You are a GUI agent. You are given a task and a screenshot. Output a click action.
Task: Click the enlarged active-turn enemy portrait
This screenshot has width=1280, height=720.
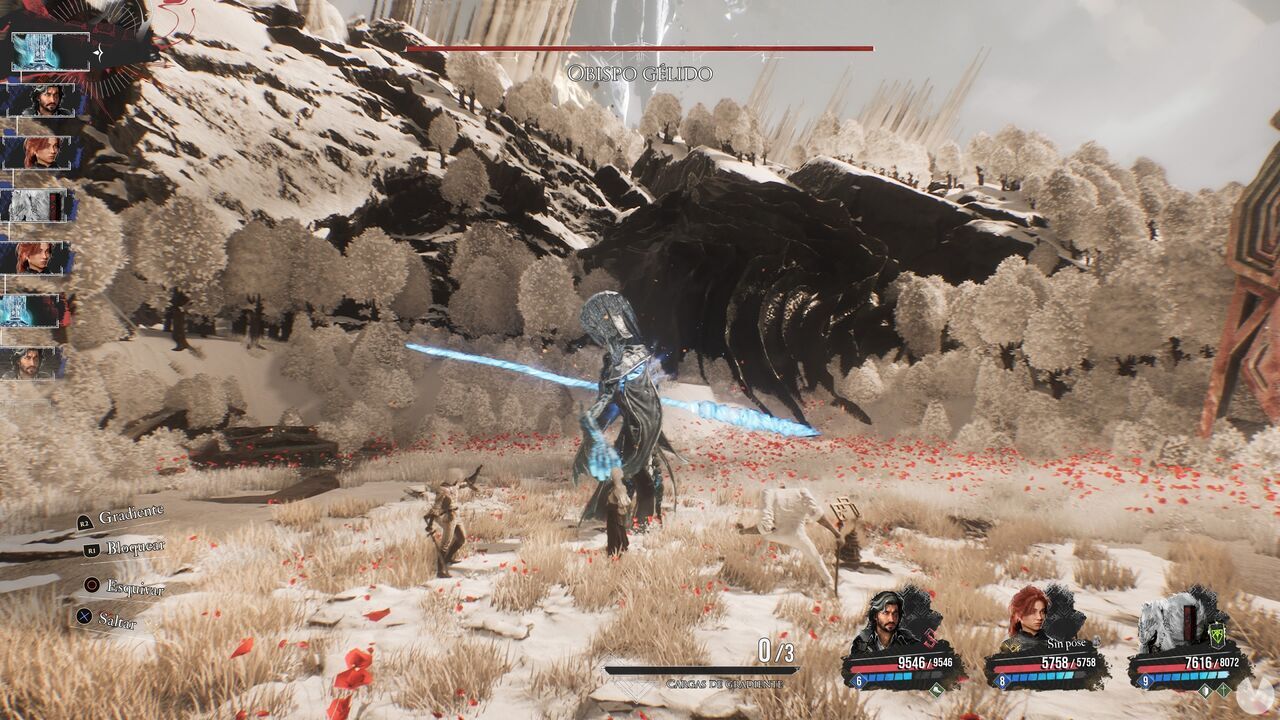[x=50, y=51]
